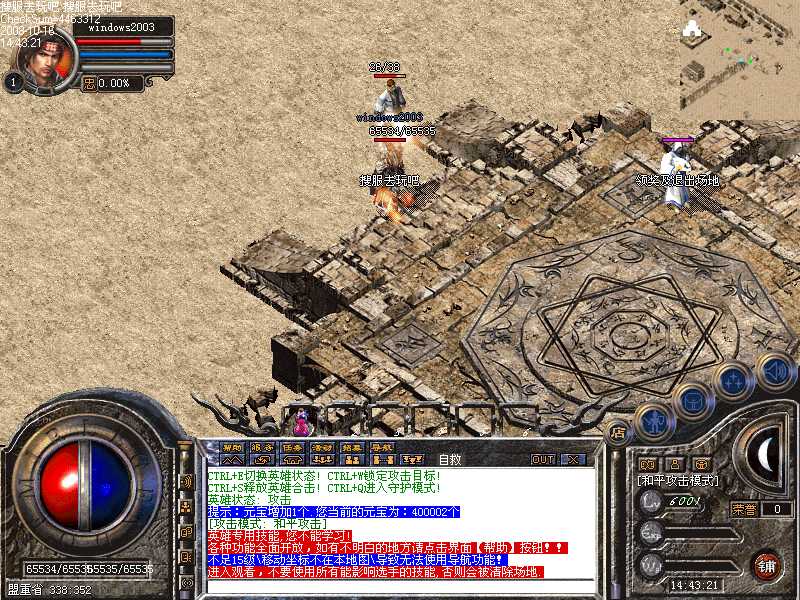
Task: Click the 服务 service button
Action: point(262,447)
